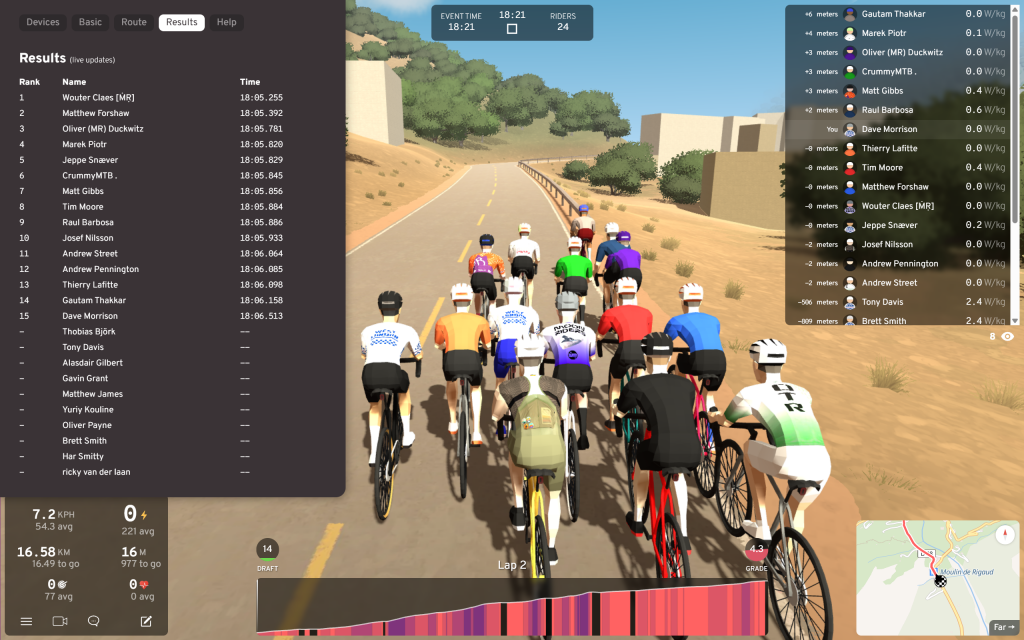Show the Help tab
The height and width of the screenshot is (640, 1024).
click(227, 22)
